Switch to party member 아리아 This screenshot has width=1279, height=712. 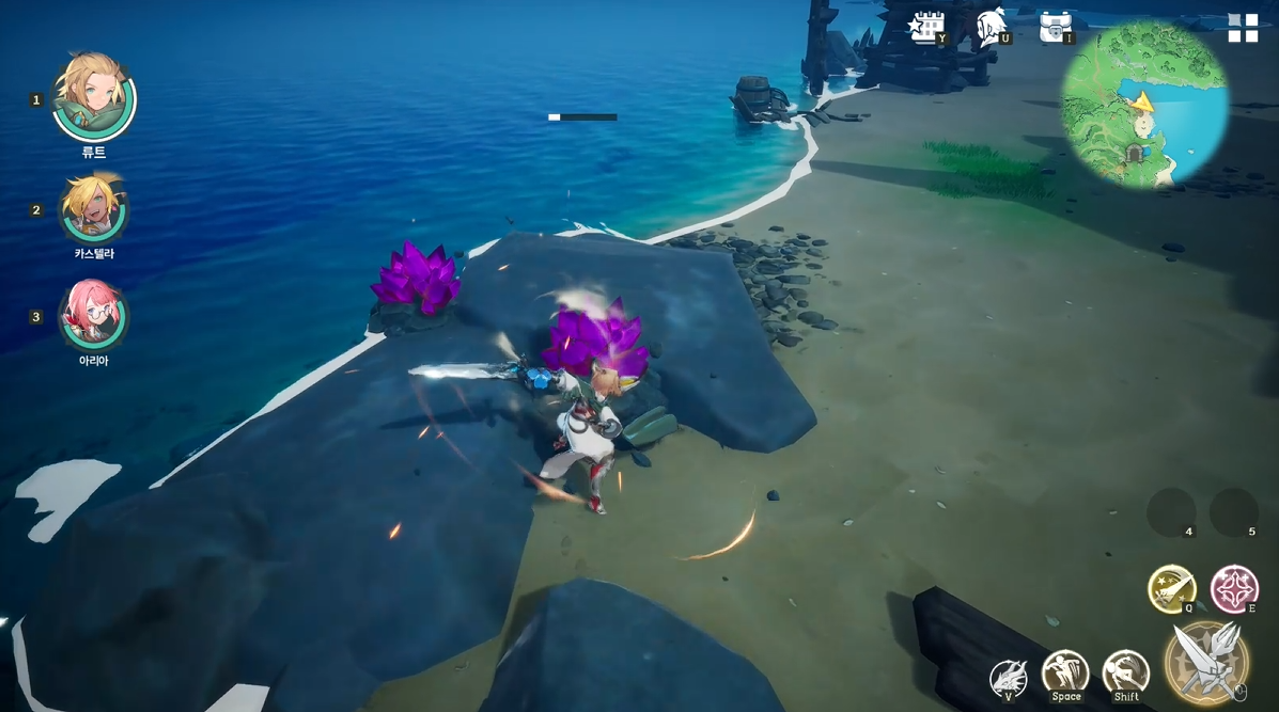(x=93, y=315)
